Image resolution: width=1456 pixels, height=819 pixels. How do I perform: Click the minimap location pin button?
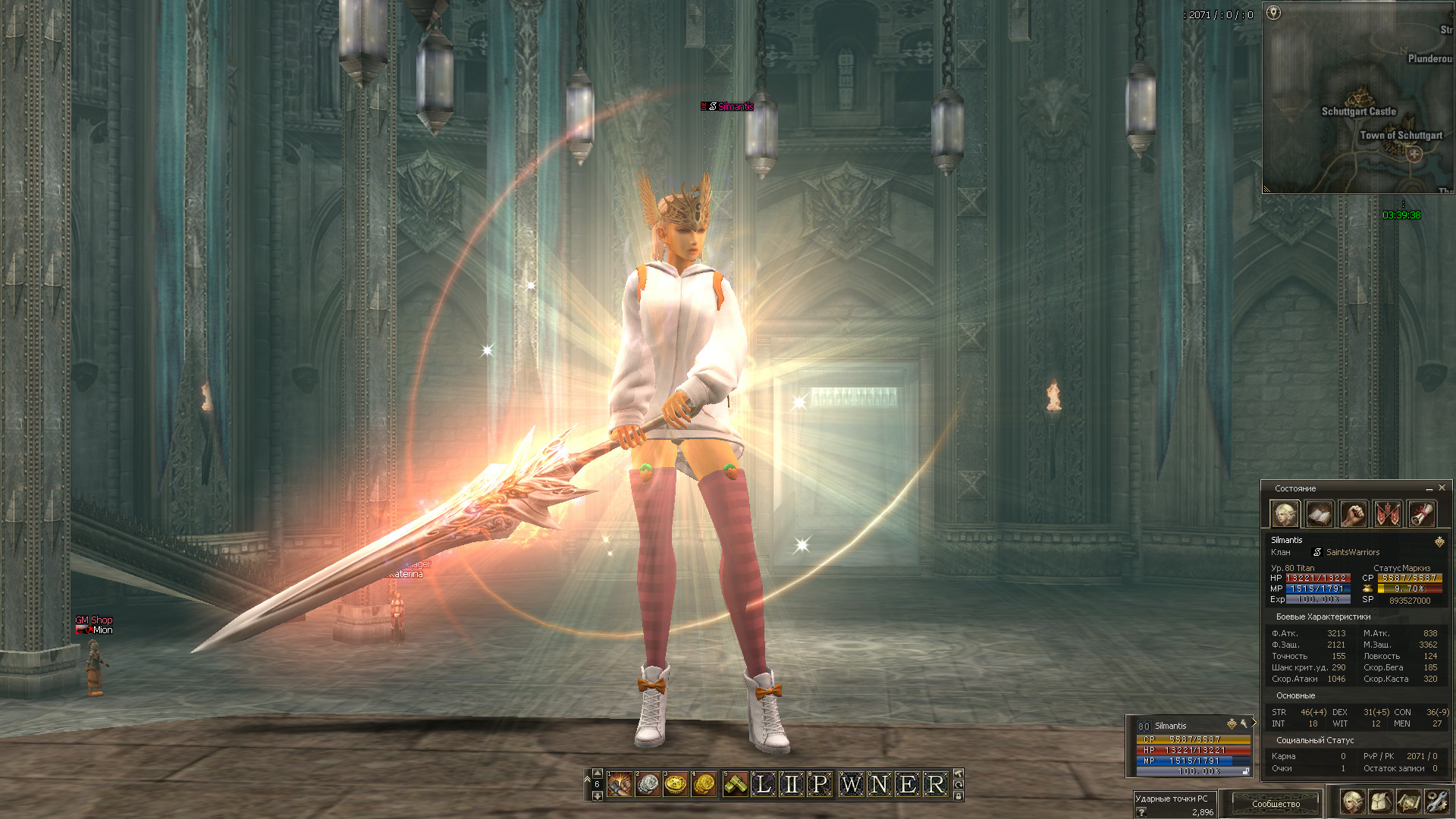pos(1274,13)
